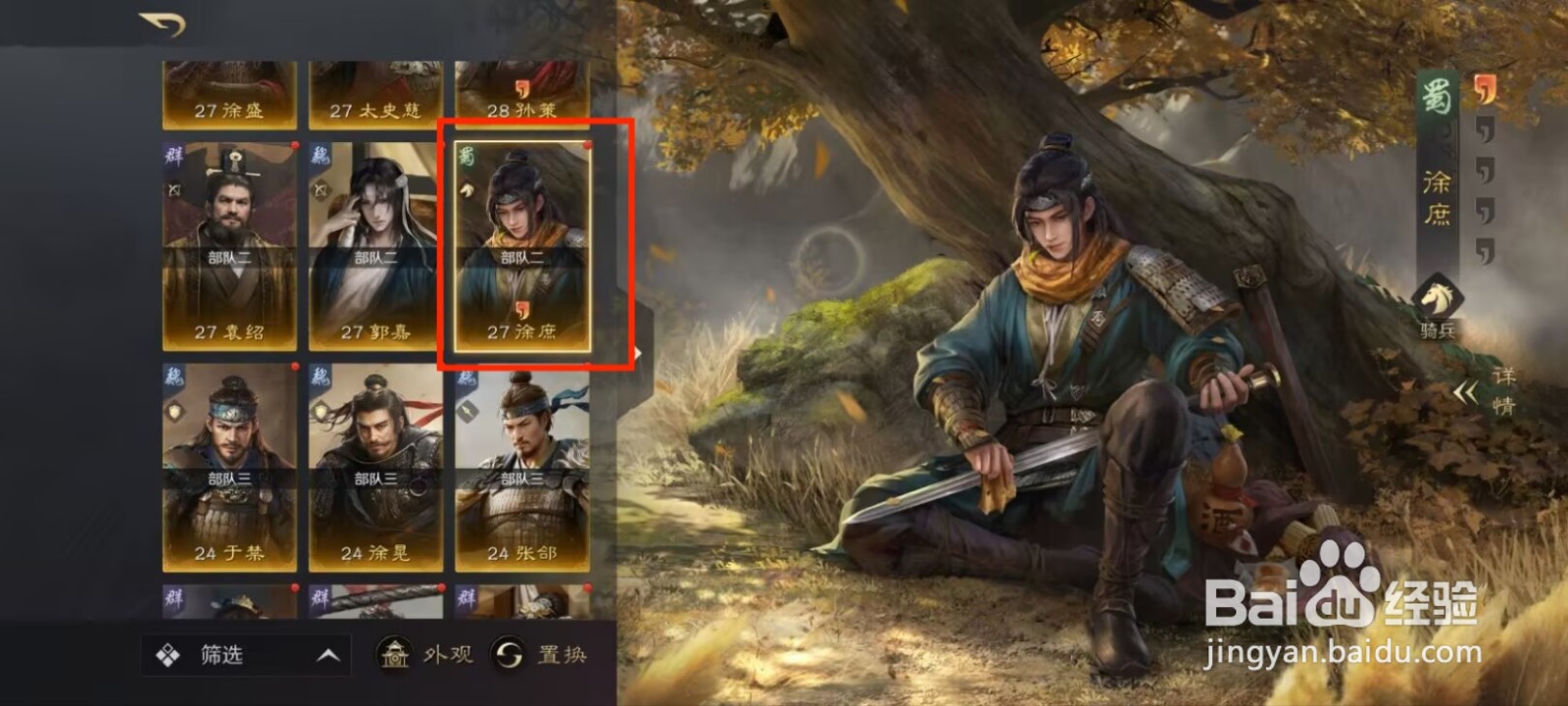Click the green upgrade arrow on 徐庶 card
1568x706 pixels.
469,188
